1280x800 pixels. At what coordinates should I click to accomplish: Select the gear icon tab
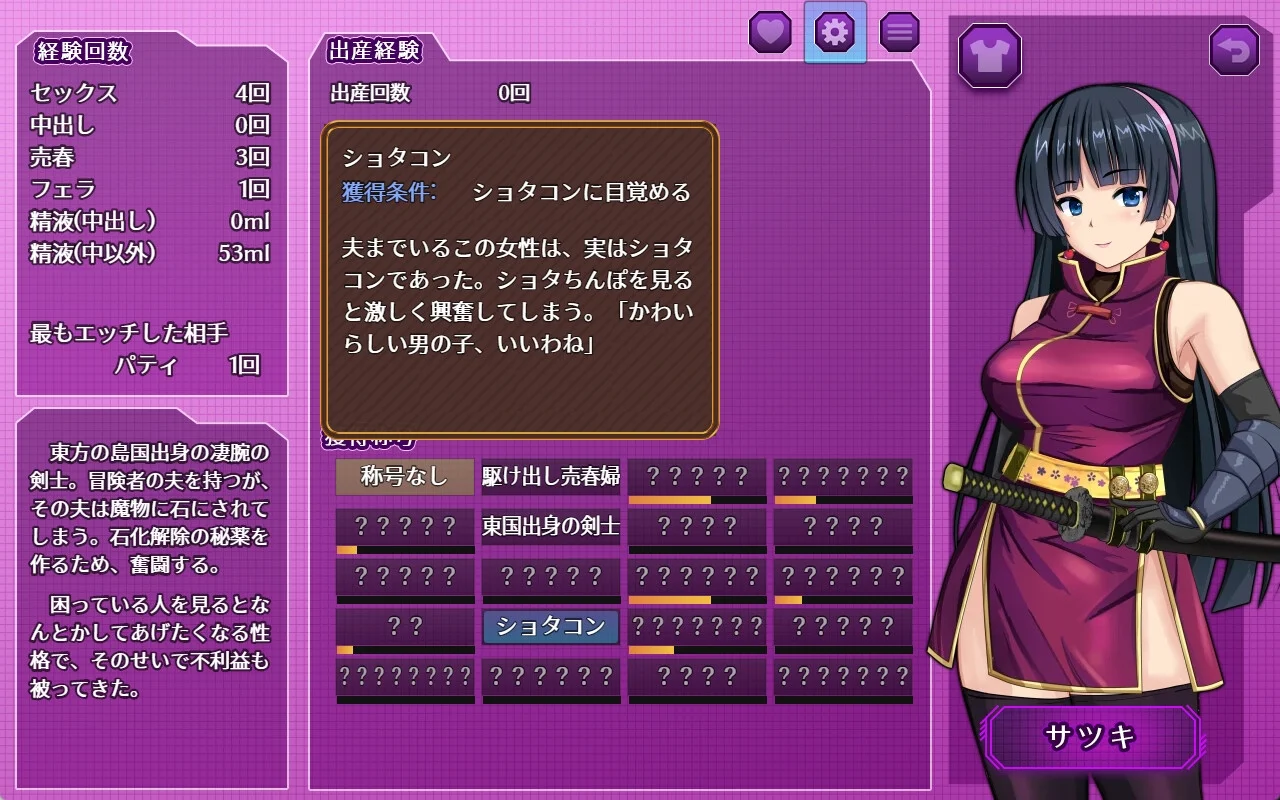[835, 32]
